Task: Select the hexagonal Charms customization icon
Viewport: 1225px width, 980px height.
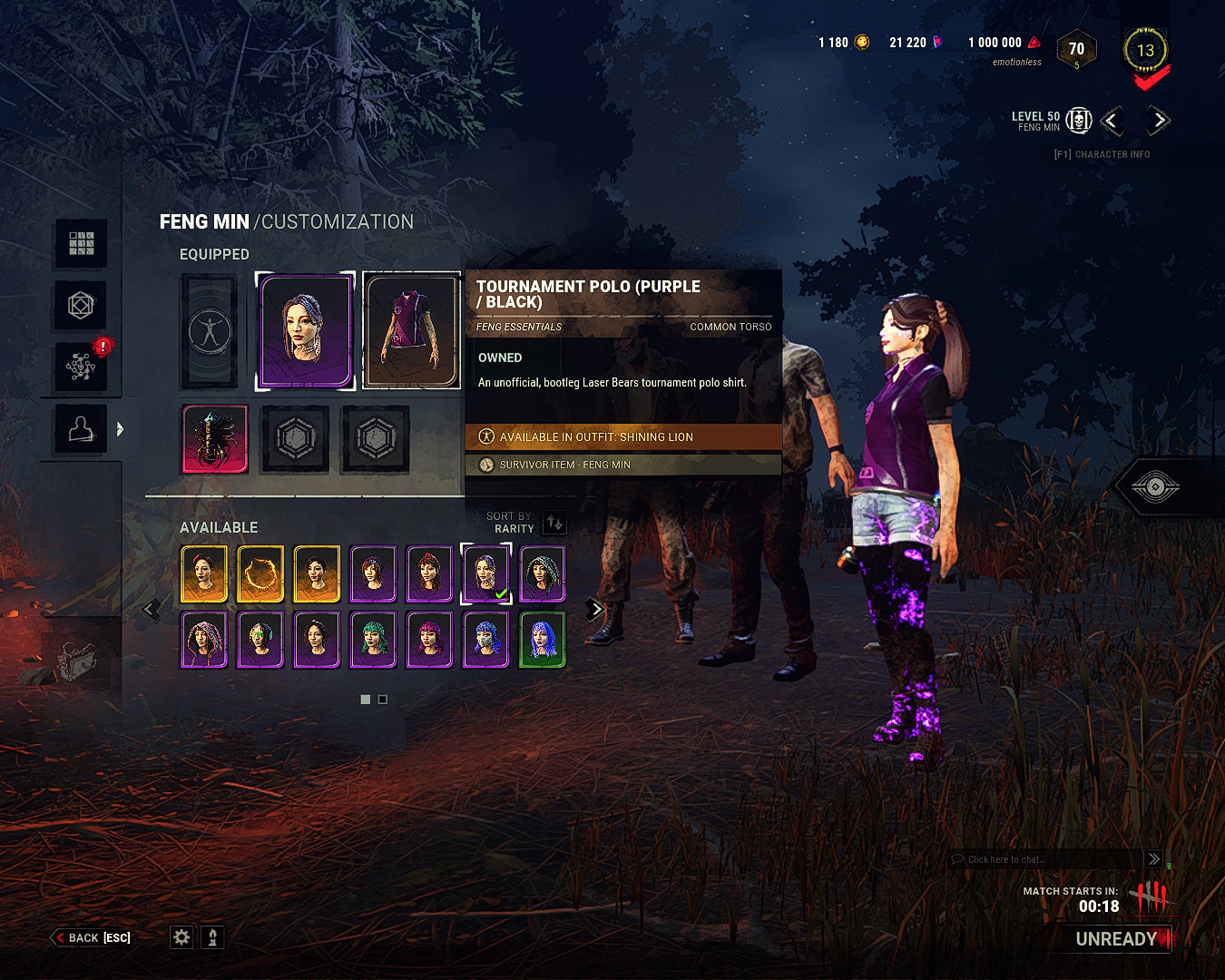Action: (80, 305)
